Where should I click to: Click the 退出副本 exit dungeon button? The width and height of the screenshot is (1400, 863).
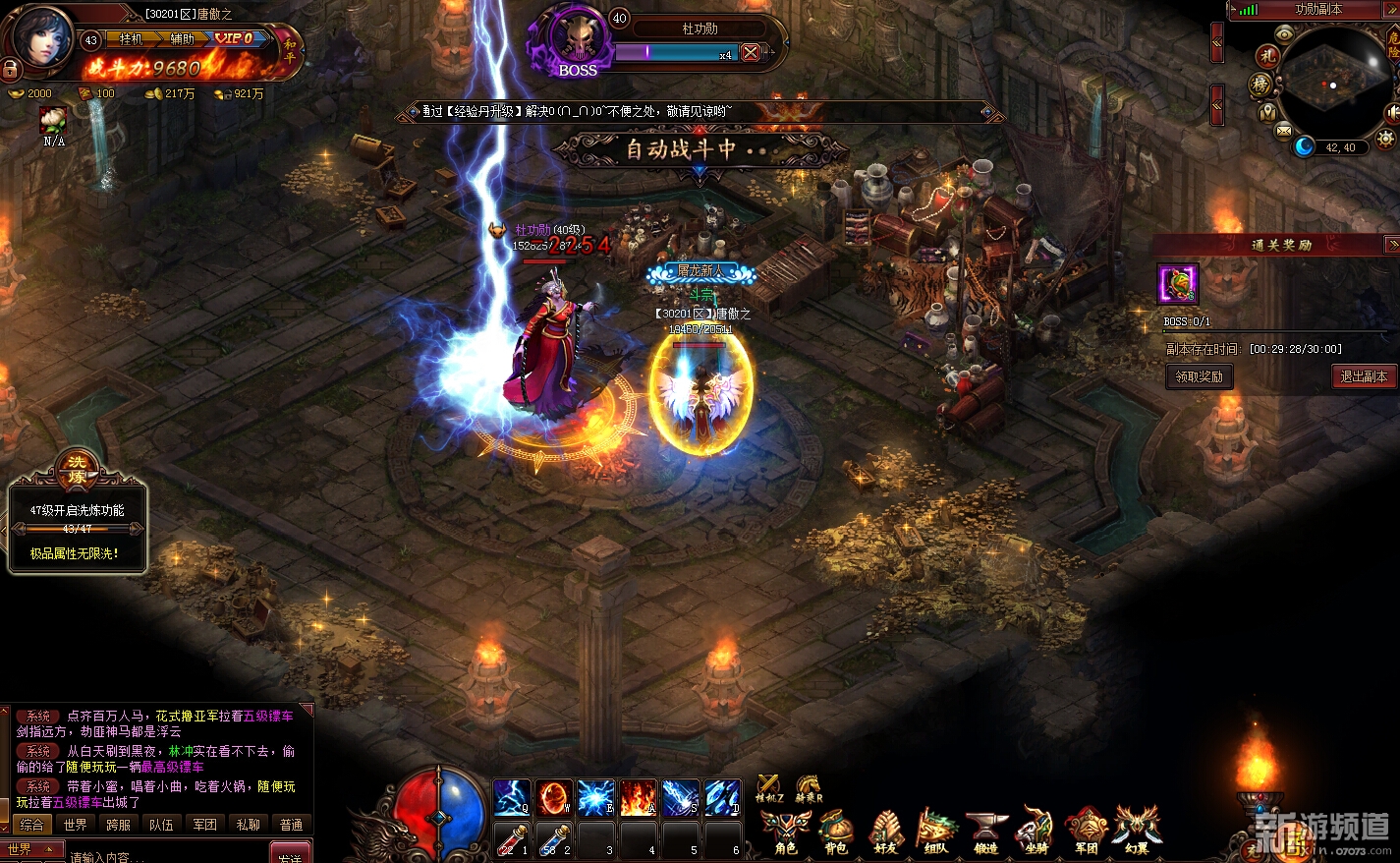click(1364, 376)
